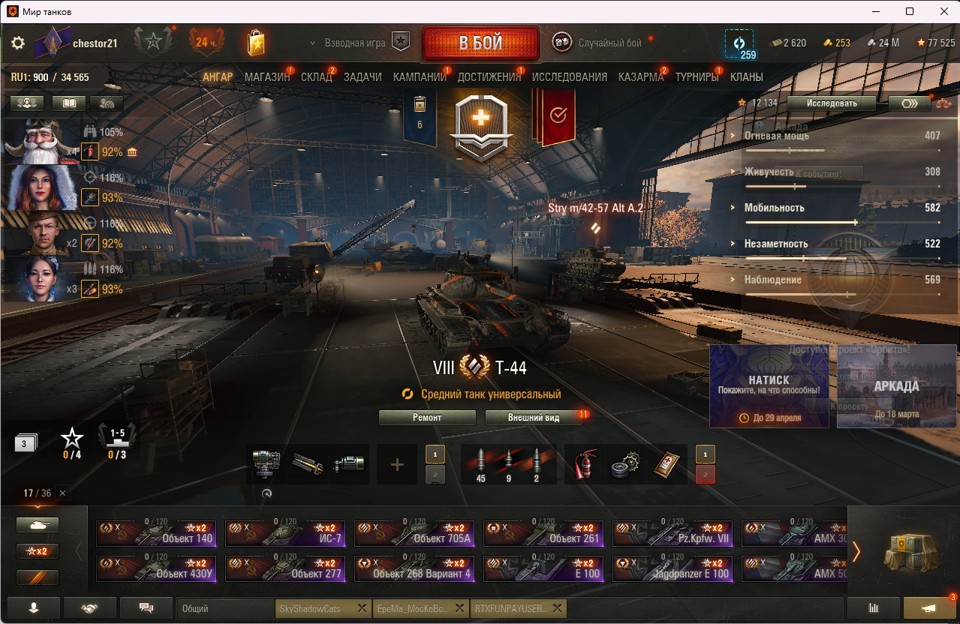Open the КЛАНЫ tab
The image size is (960, 624).
tap(746, 77)
